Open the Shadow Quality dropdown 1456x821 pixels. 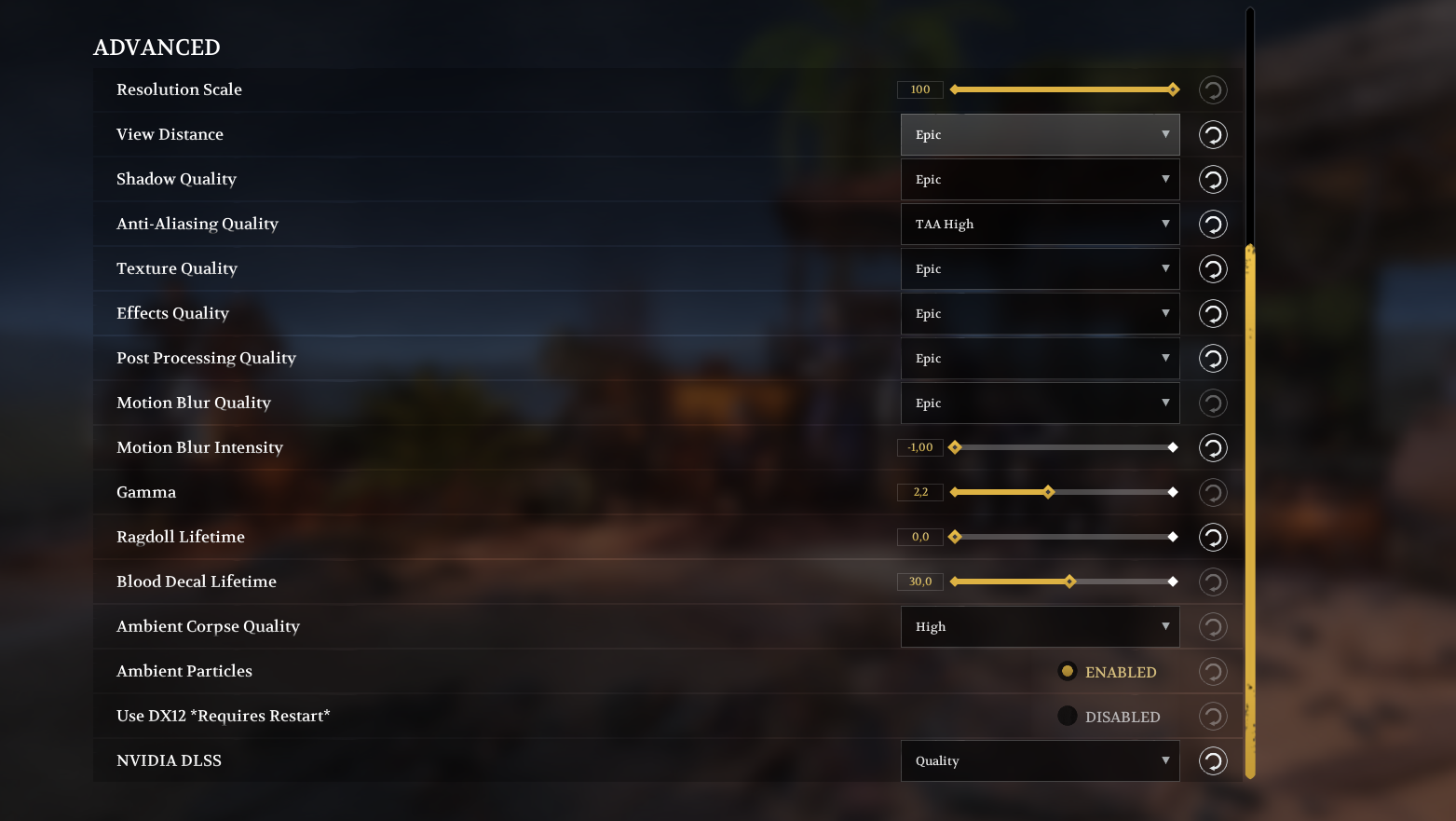coord(1040,179)
